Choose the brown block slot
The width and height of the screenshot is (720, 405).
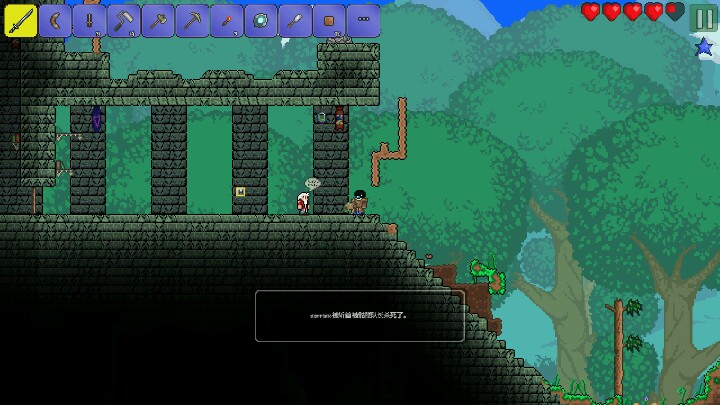[328, 20]
